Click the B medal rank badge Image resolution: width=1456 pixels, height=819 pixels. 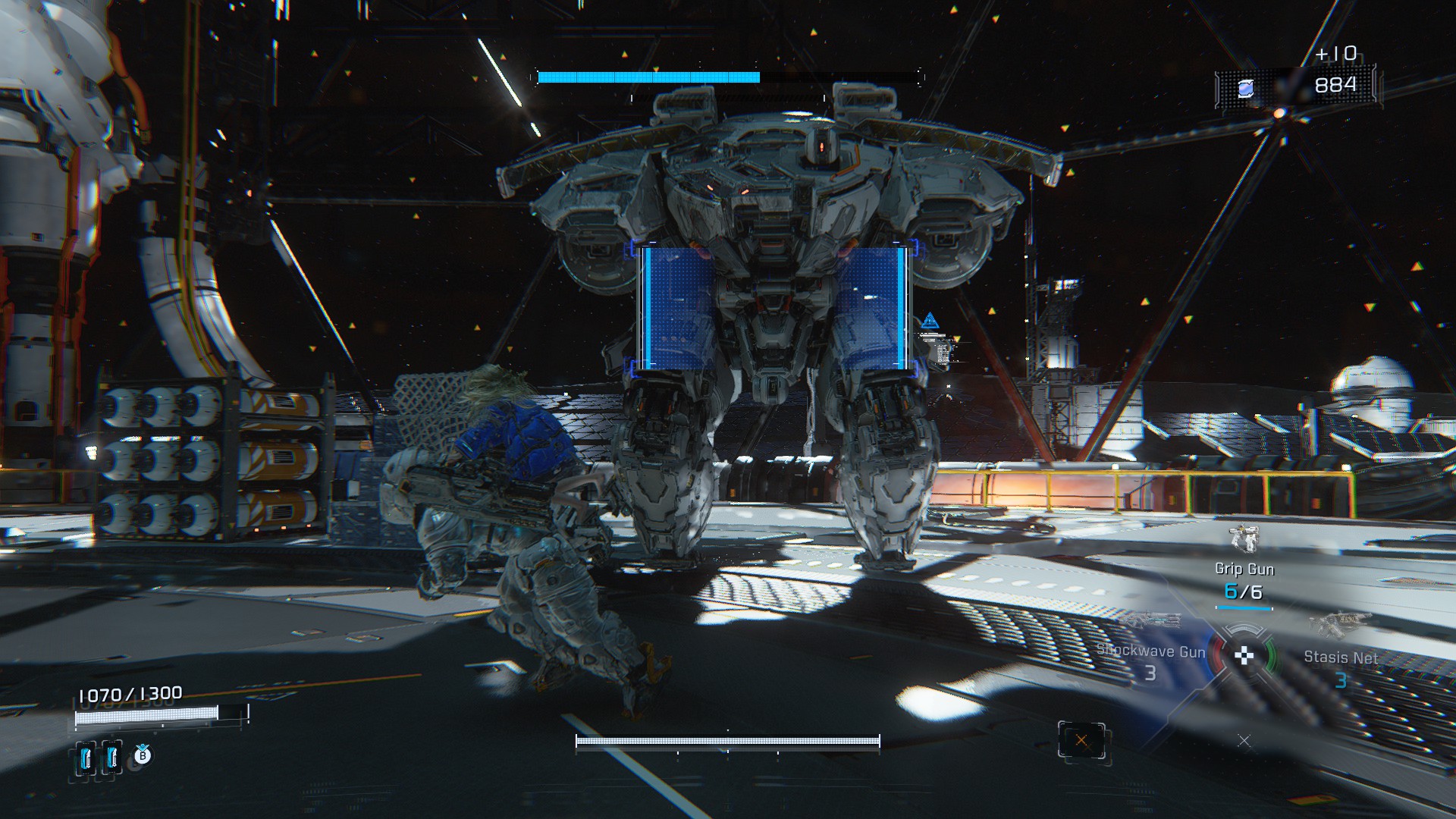(x=143, y=755)
